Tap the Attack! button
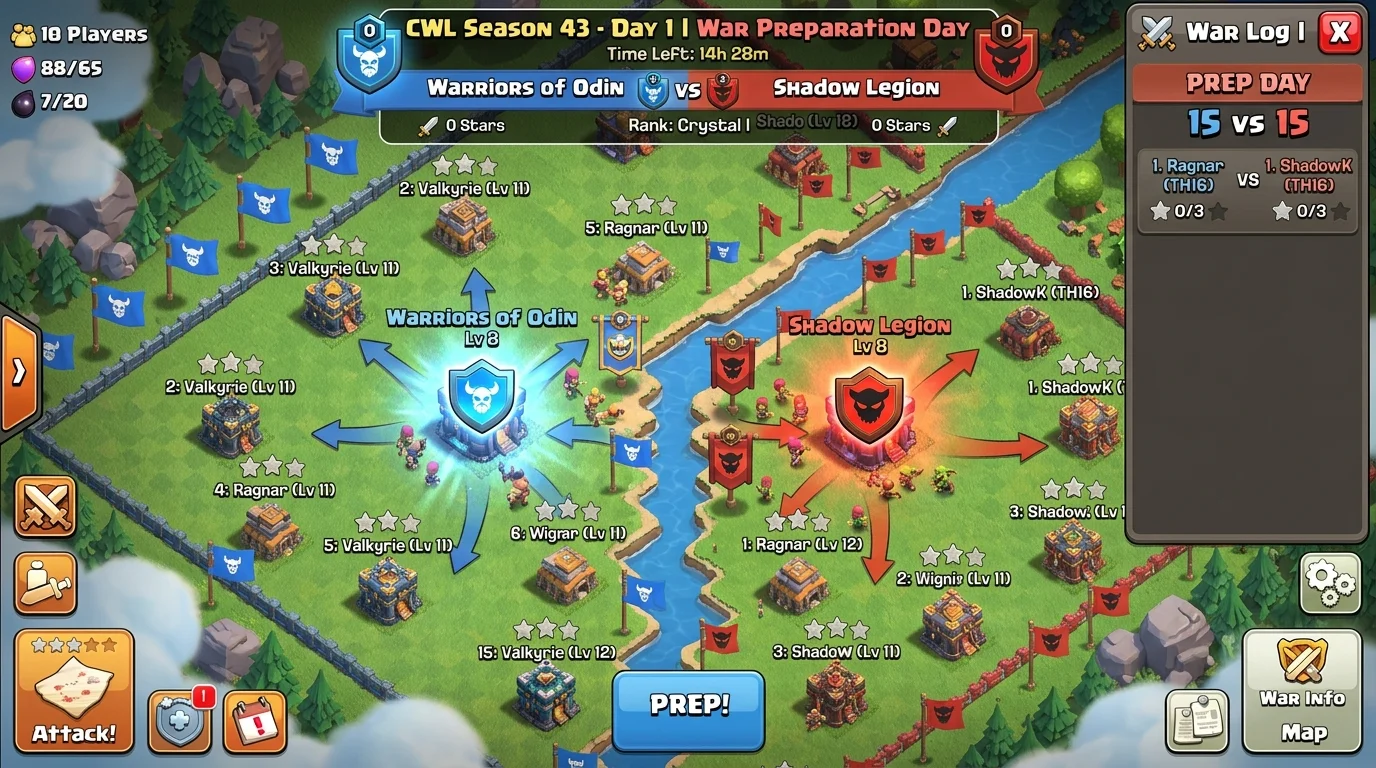The height and width of the screenshot is (768, 1376). (72, 690)
